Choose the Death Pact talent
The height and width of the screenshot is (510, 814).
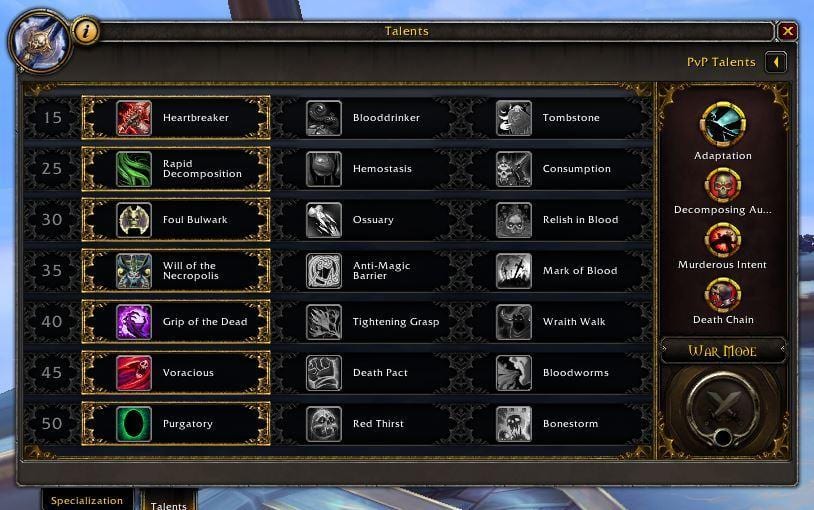(366, 373)
